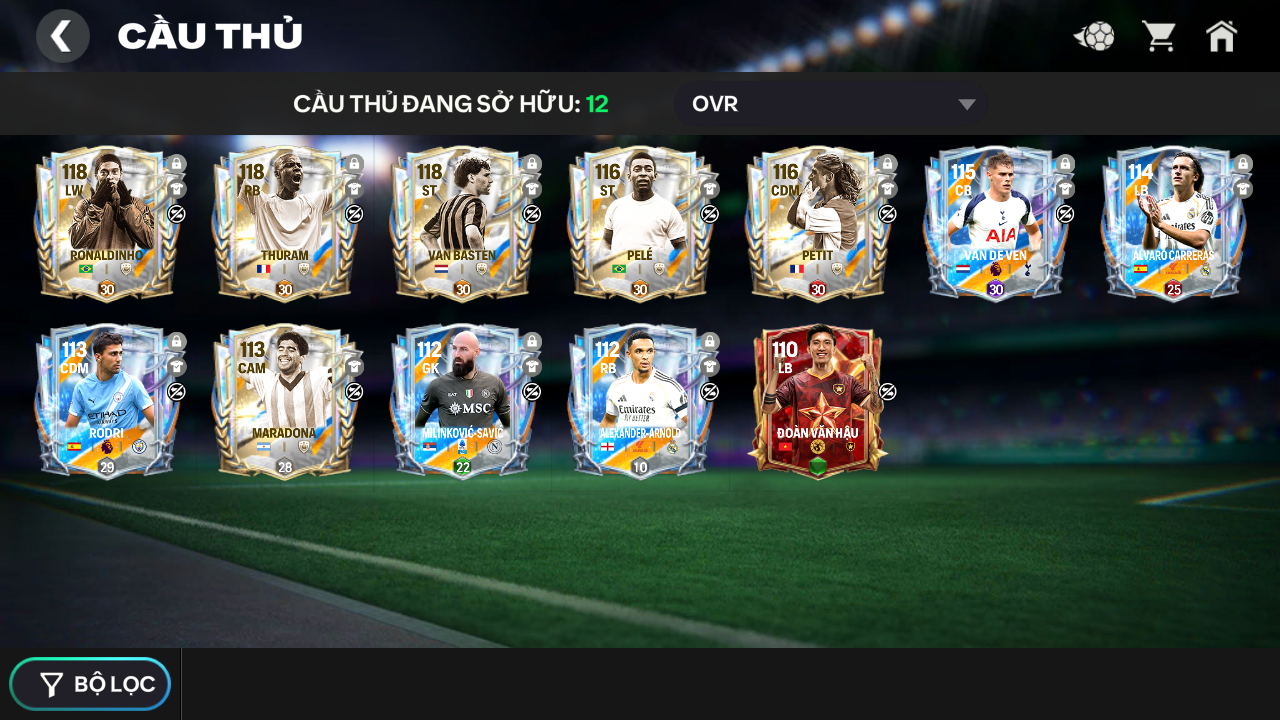Return to the home screen
Viewport: 1280px width, 720px height.
click(x=1221, y=37)
